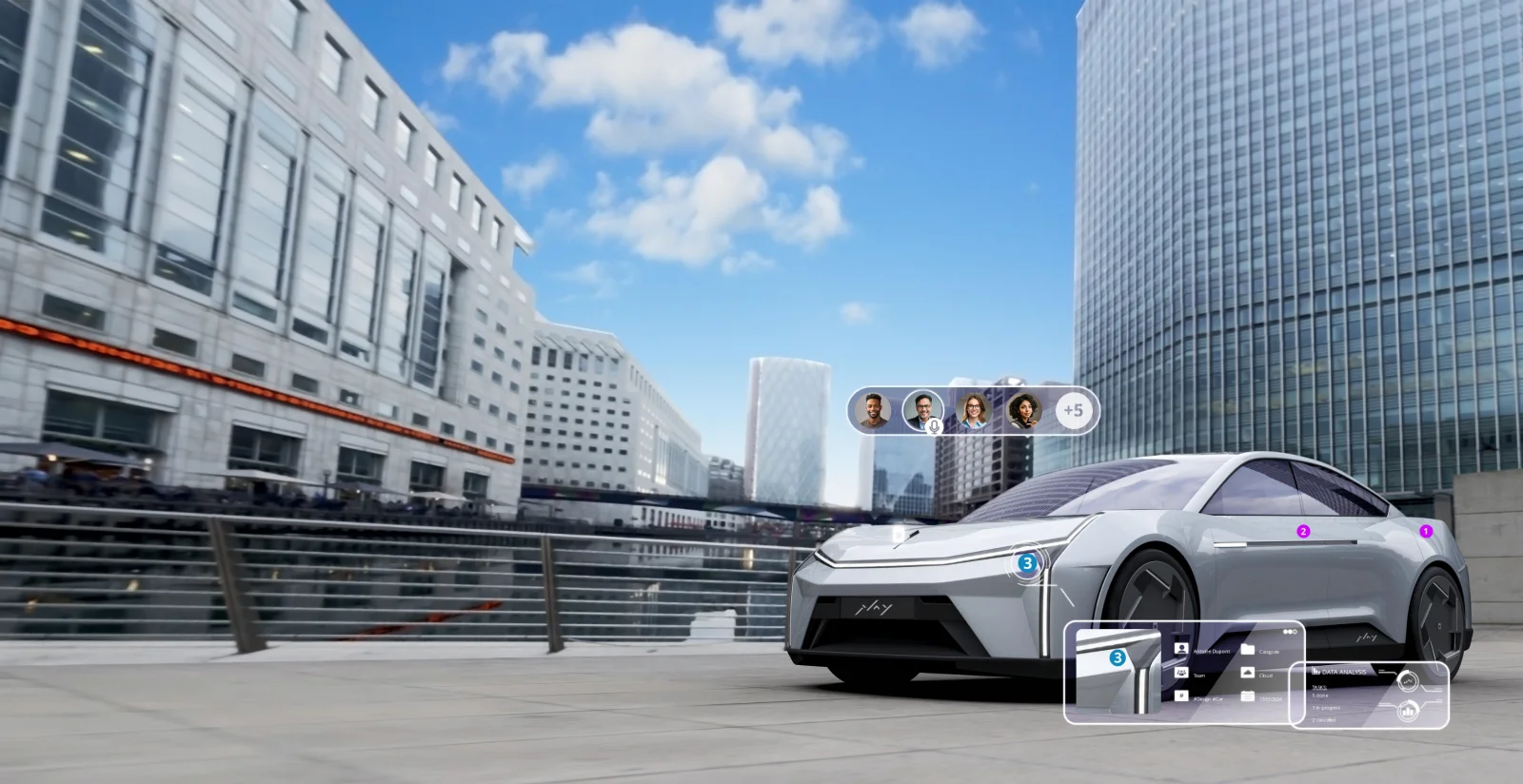The image size is (1523, 784).
Task: Open magenta annotation marker 2 on the door
Action: tap(1303, 531)
